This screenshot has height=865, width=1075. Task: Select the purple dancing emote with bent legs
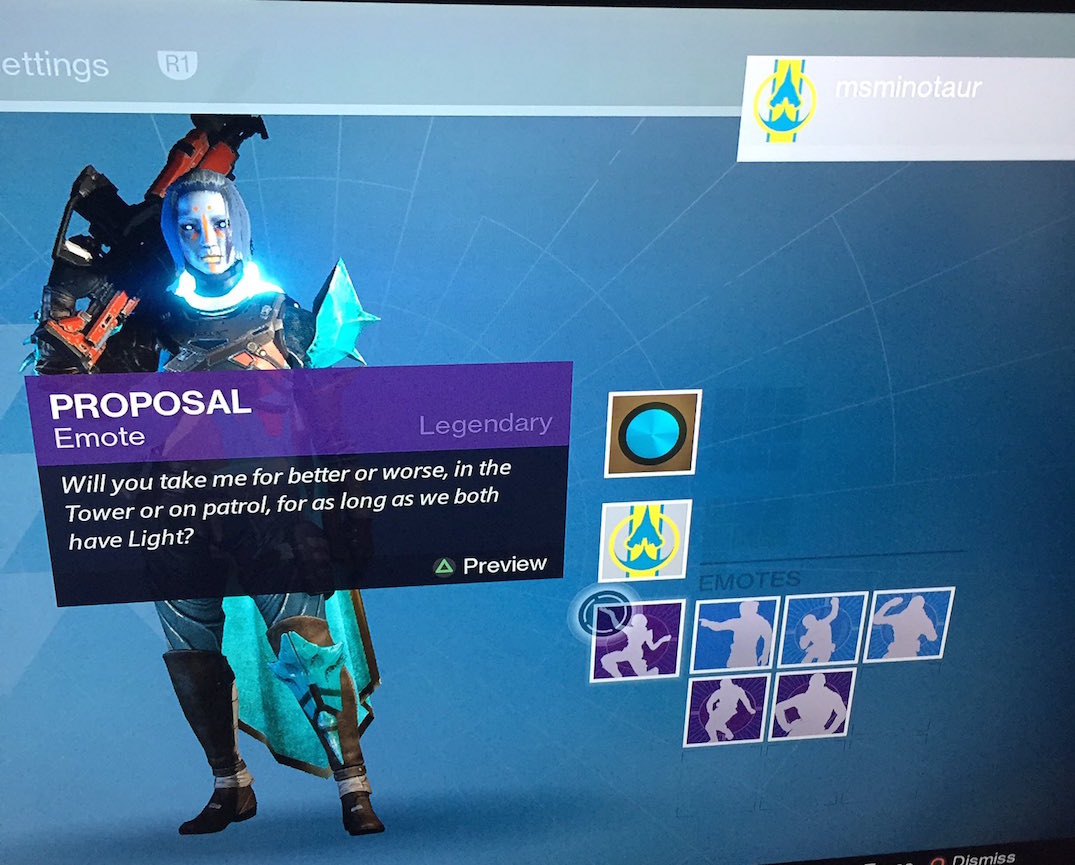pos(726,709)
